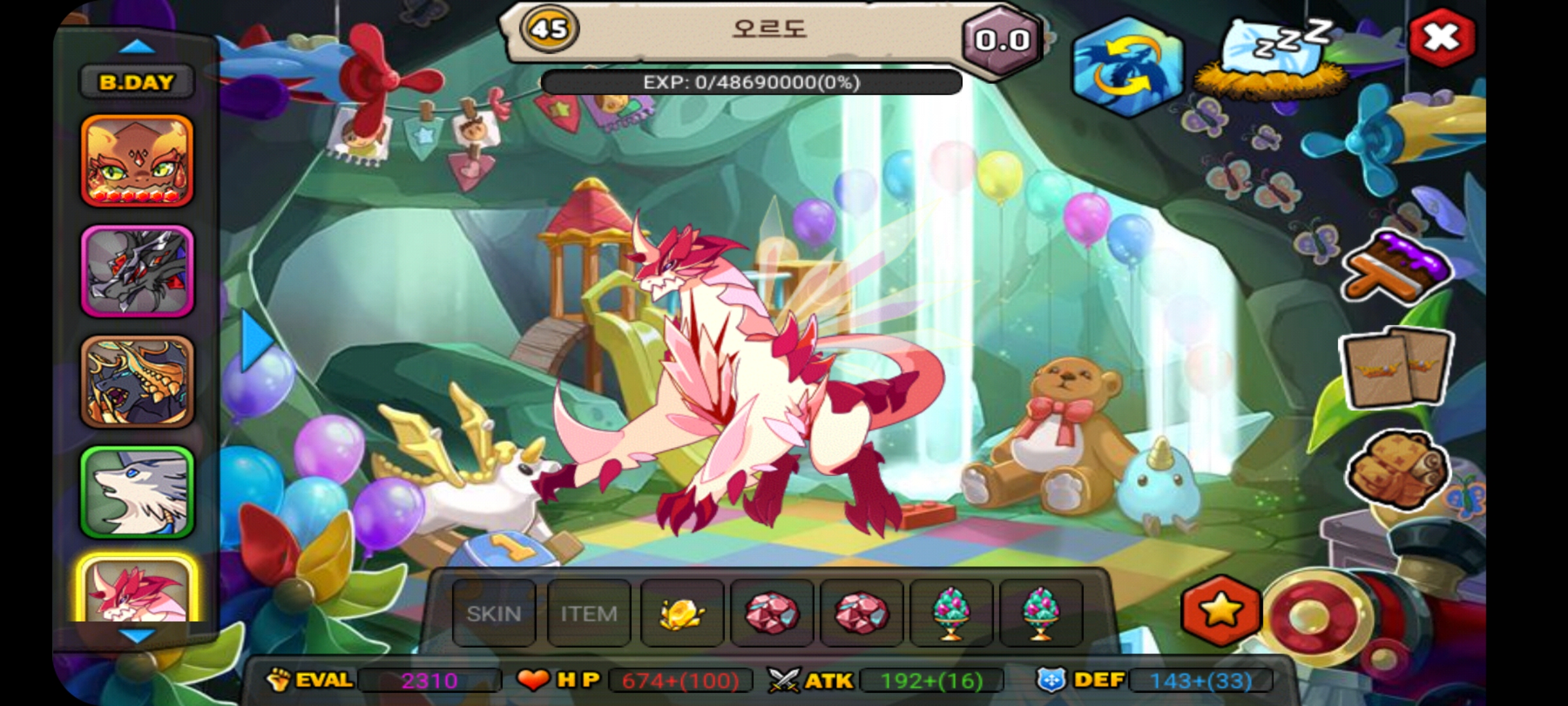Open the ITEM slot
This screenshot has height=706, width=1568.
click(x=589, y=613)
